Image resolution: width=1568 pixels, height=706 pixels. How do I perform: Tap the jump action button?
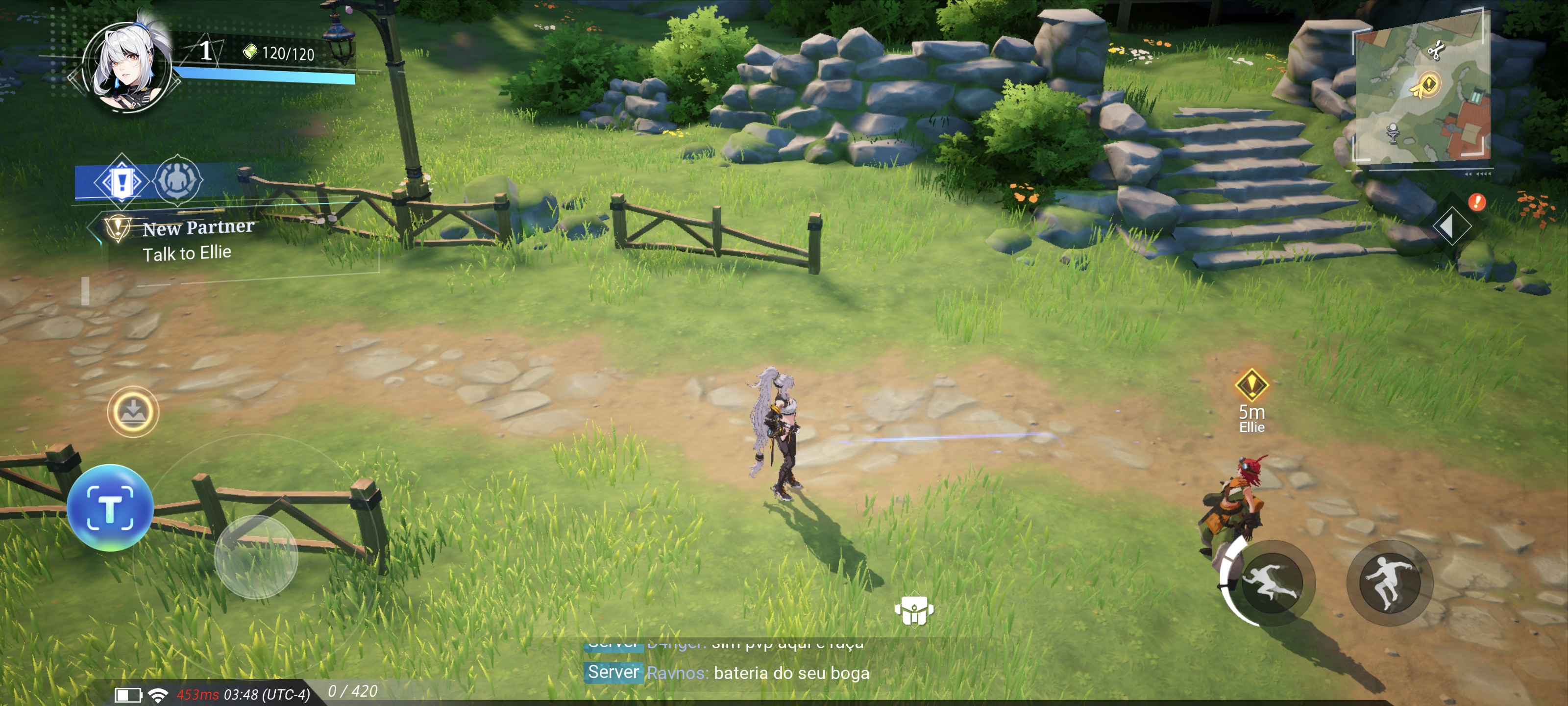1389,583
